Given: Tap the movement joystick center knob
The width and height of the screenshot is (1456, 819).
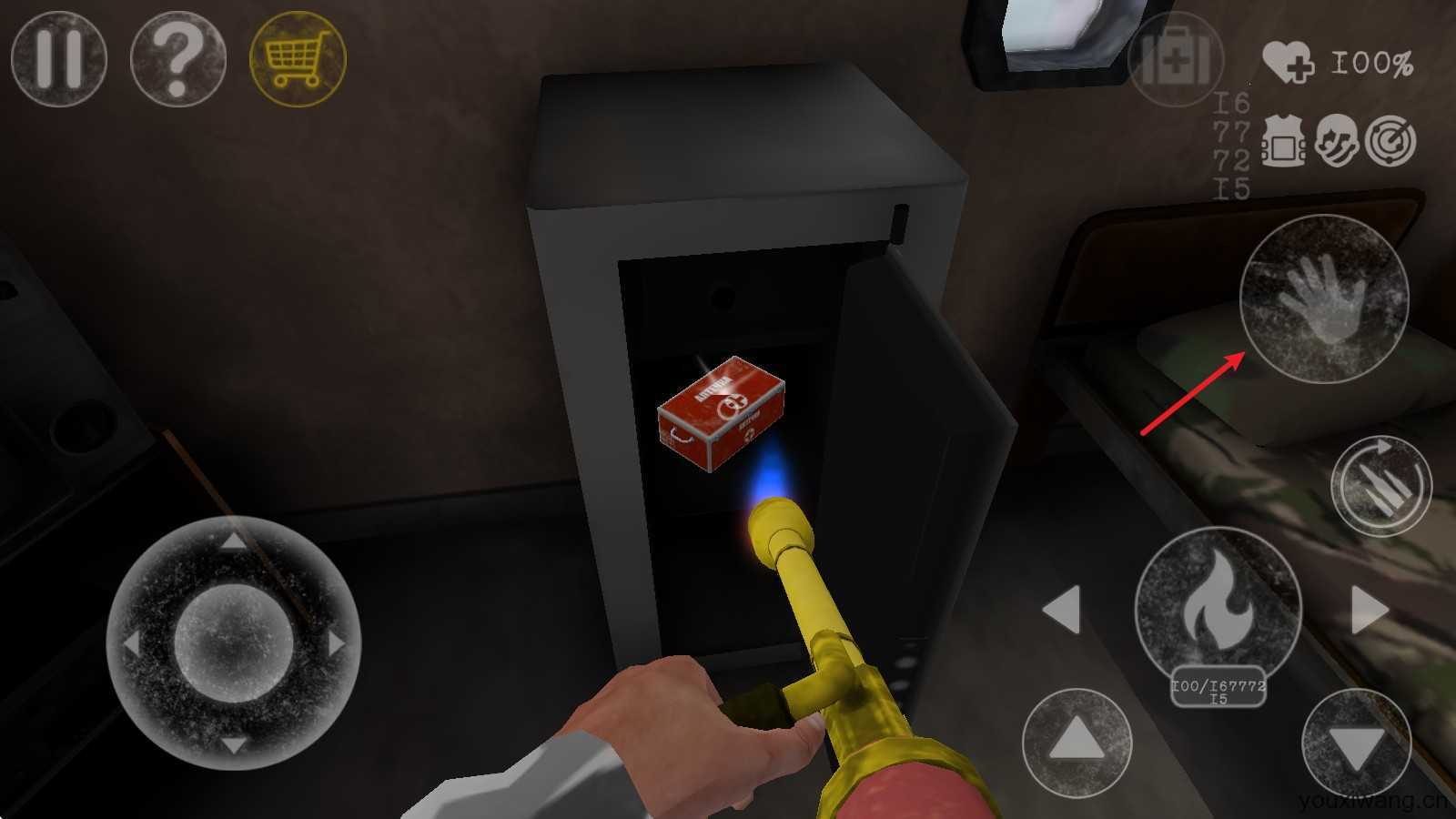Looking at the screenshot, I should (234, 642).
